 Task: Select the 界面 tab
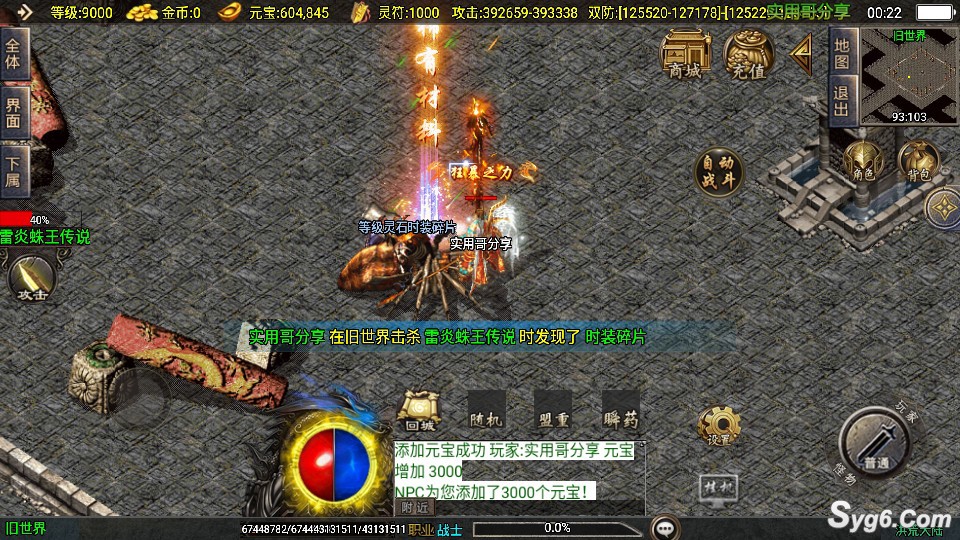coord(14,111)
